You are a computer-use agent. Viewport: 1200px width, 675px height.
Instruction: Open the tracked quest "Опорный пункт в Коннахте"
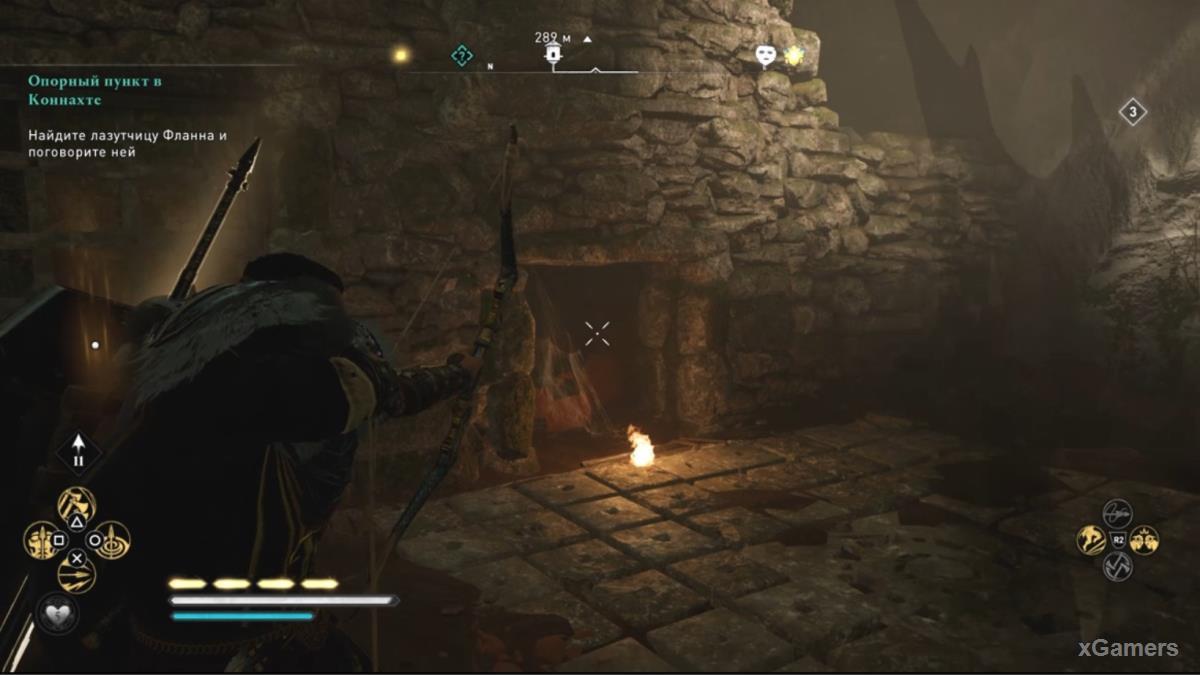tap(94, 90)
